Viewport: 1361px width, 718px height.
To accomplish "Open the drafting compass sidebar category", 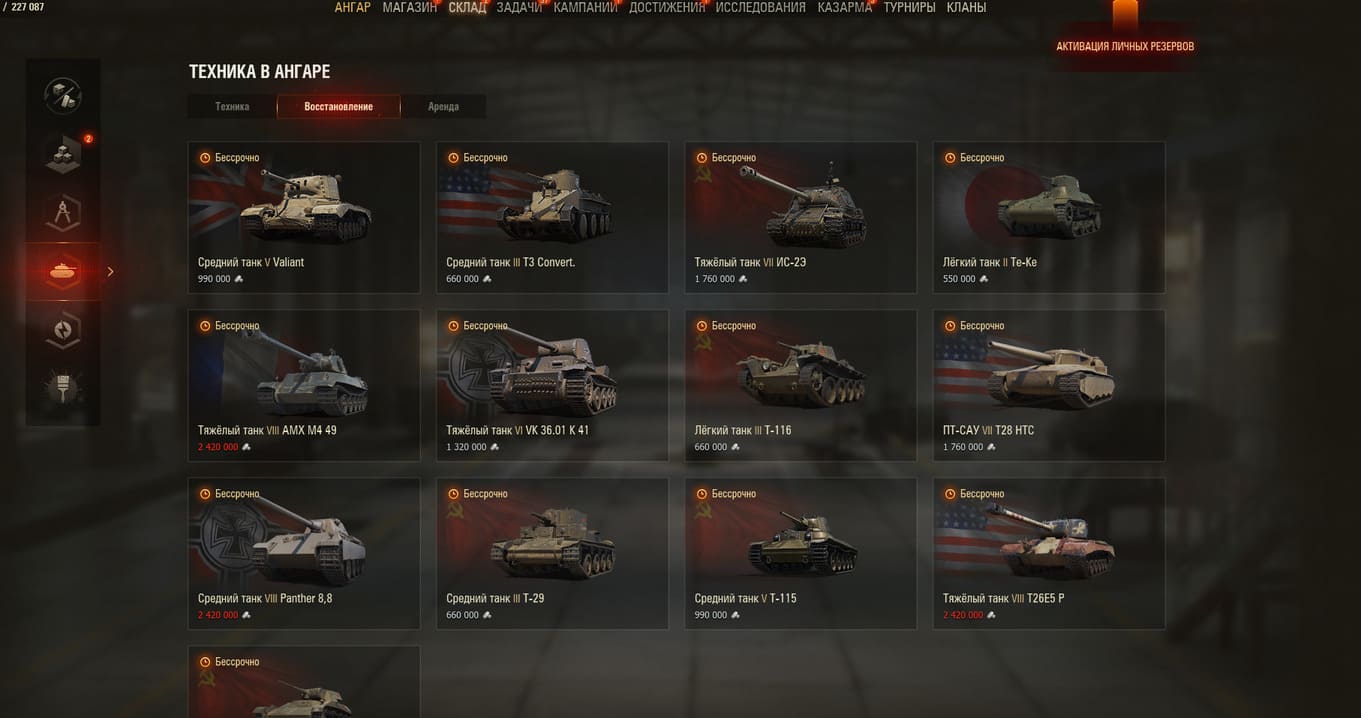I will (x=63, y=212).
